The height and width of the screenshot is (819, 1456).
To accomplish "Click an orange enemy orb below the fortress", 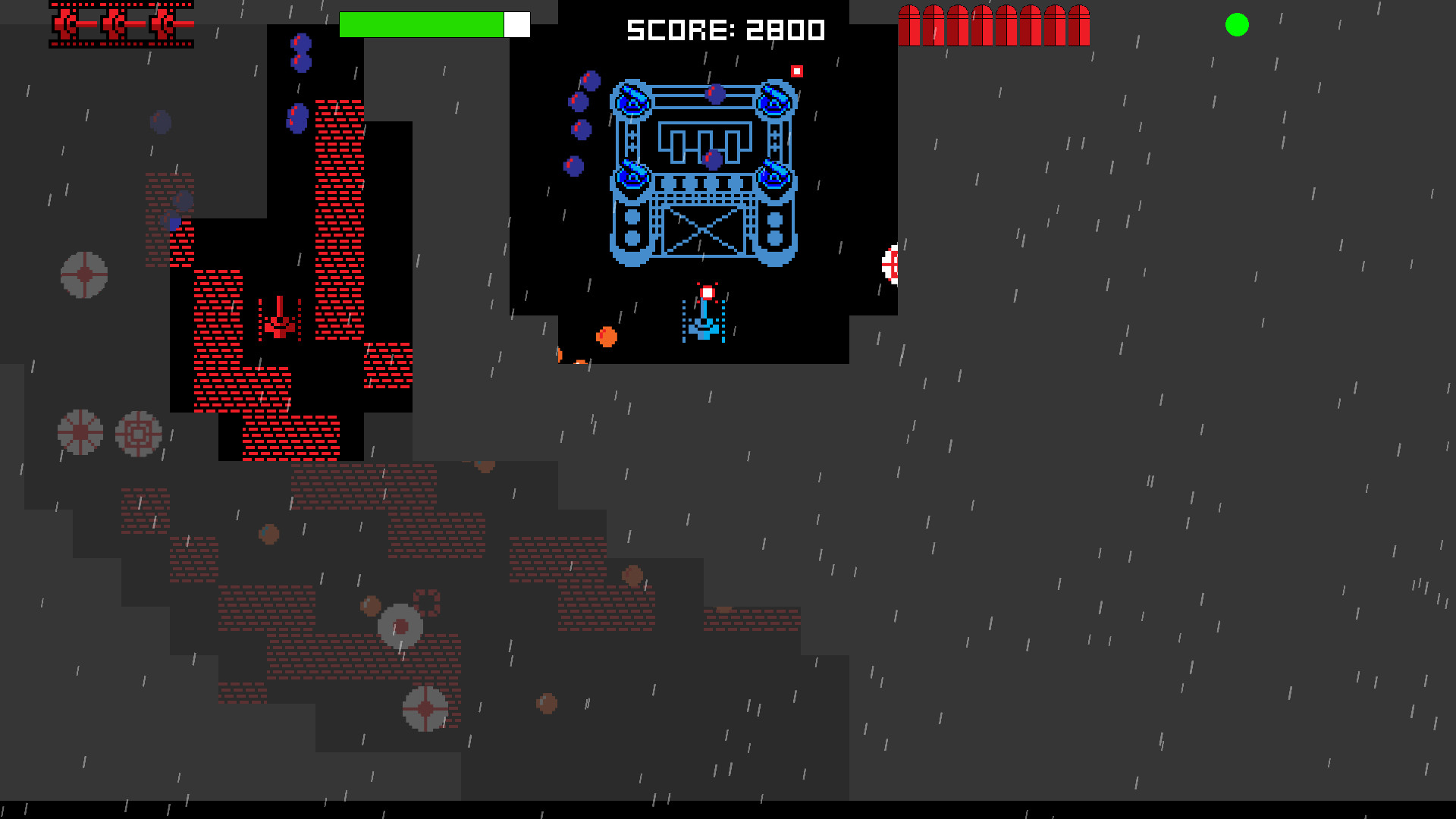I will coord(607,337).
